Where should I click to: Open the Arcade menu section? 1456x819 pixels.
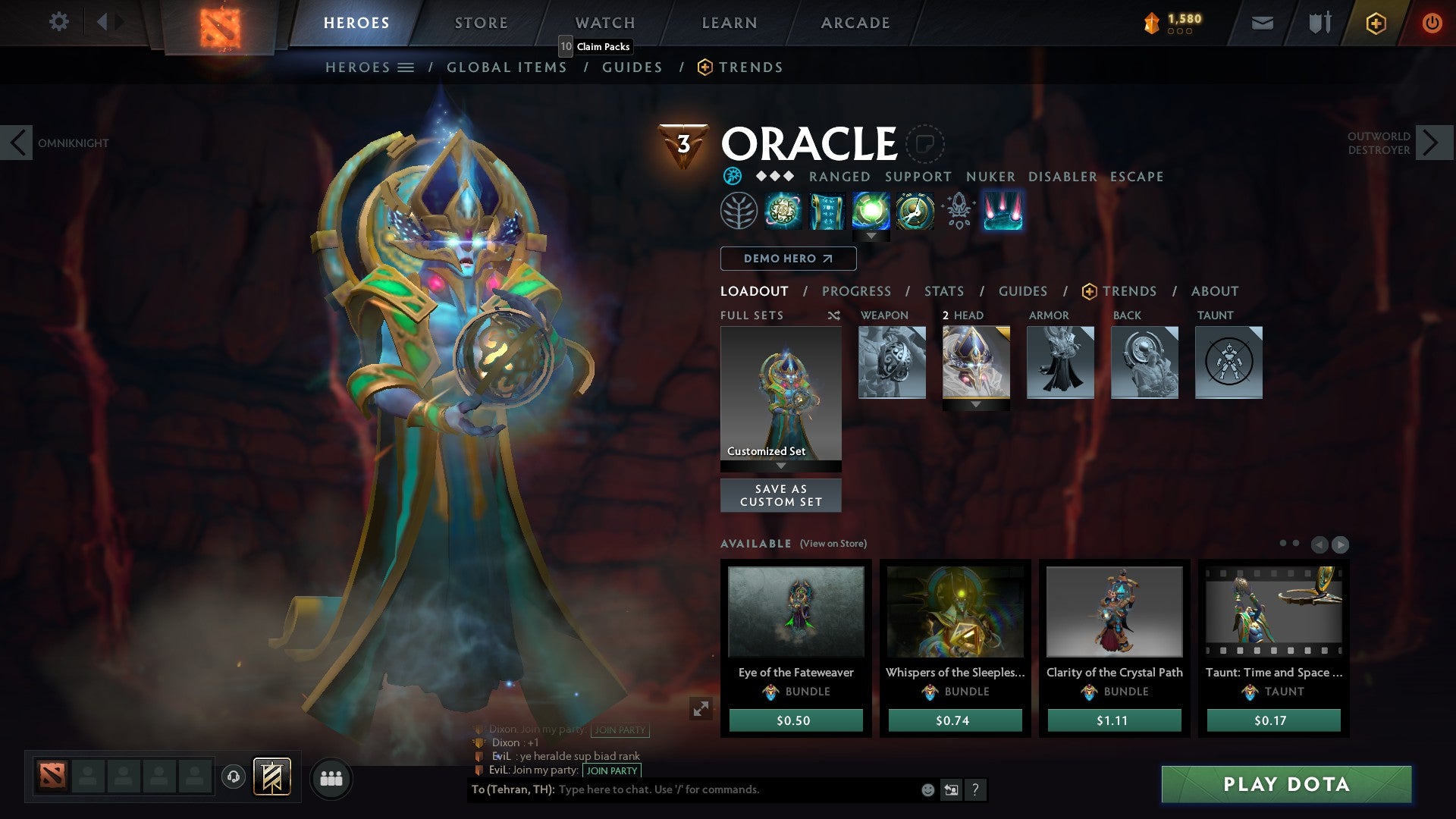[855, 22]
